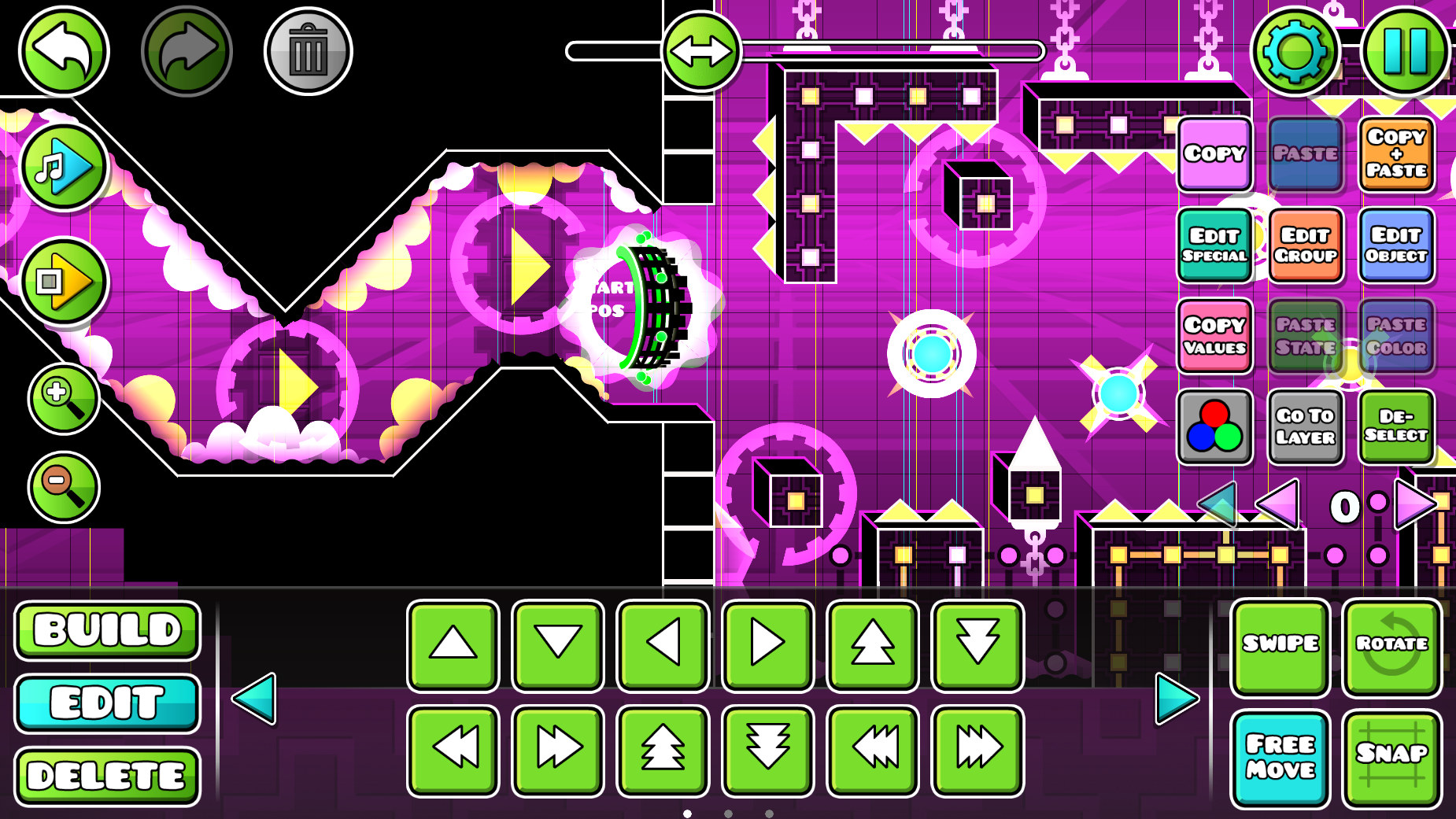Screen dimensions: 1456x819
Task: Open the RGB color circles button
Action: click(x=1214, y=426)
